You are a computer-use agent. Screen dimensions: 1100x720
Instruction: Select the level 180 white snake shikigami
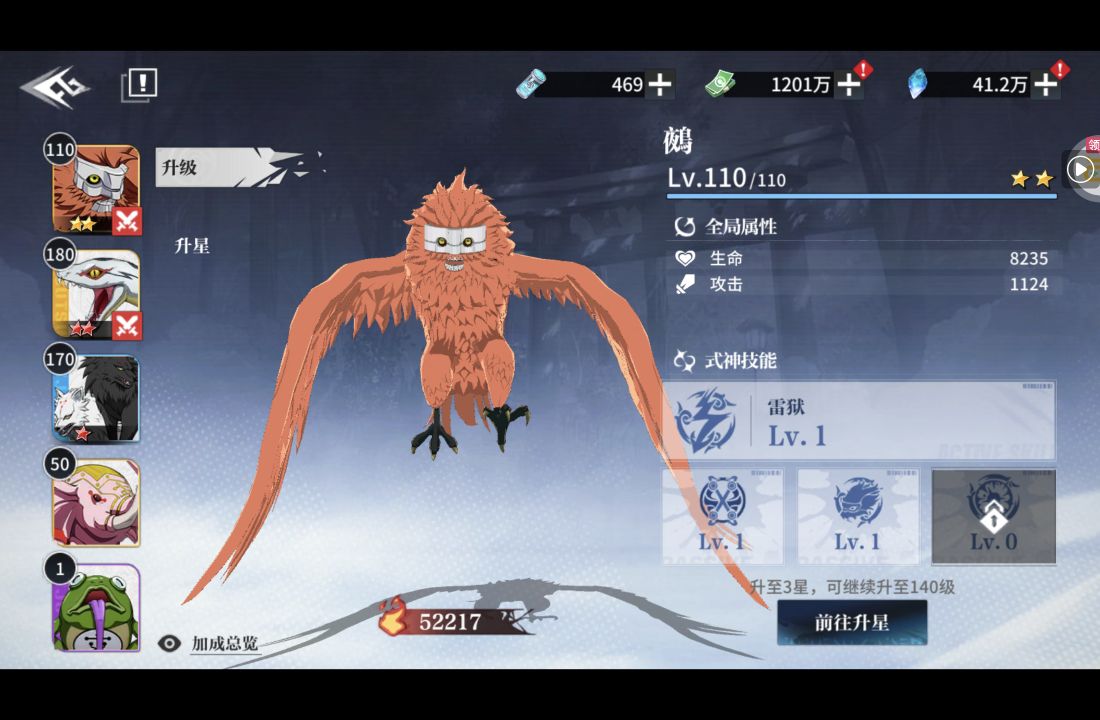[x=96, y=294]
